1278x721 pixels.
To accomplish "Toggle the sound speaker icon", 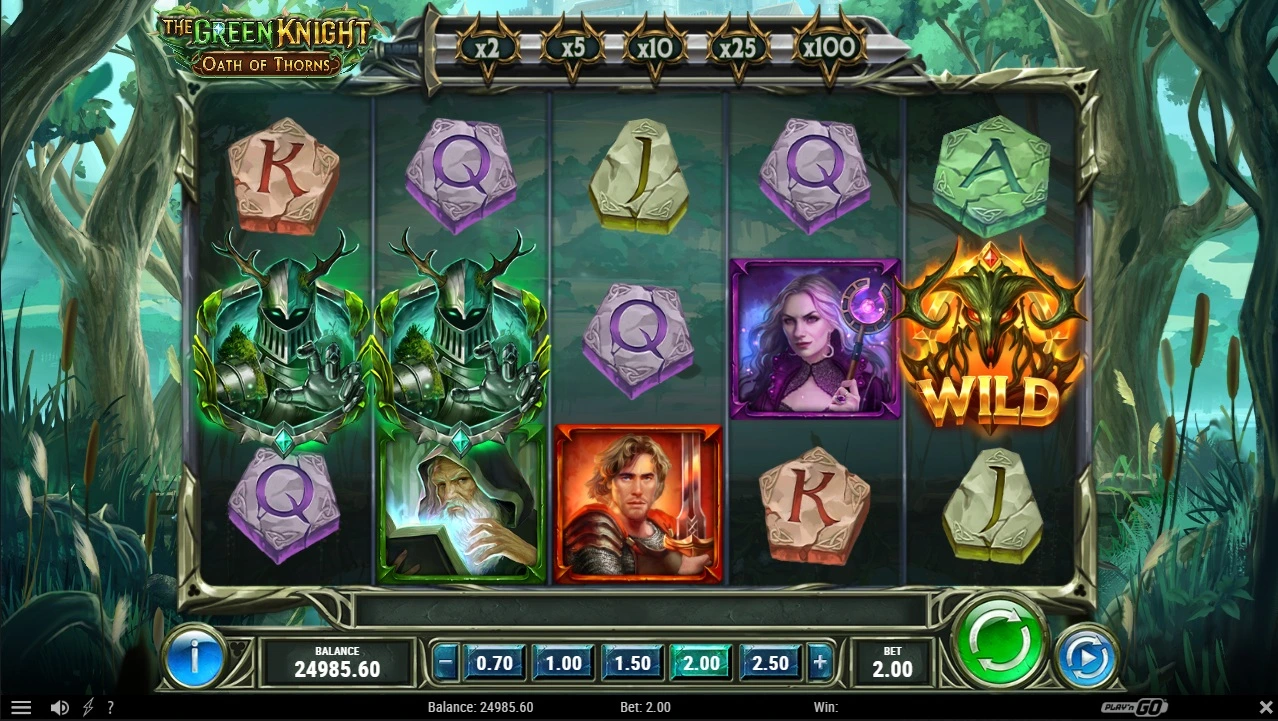I will click(x=59, y=708).
